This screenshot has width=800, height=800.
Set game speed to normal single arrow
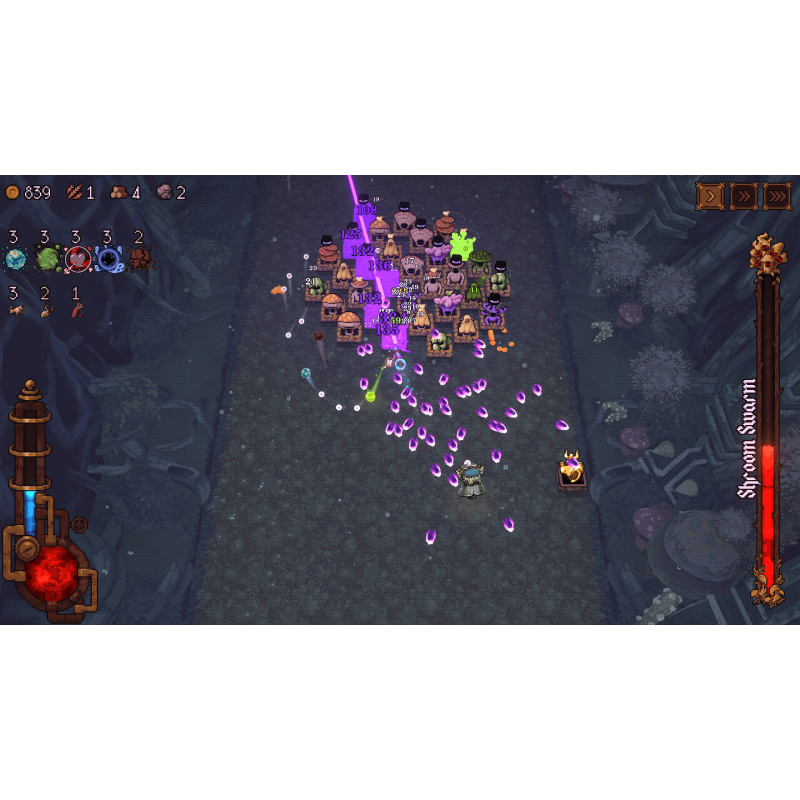[x=710, y=196]
